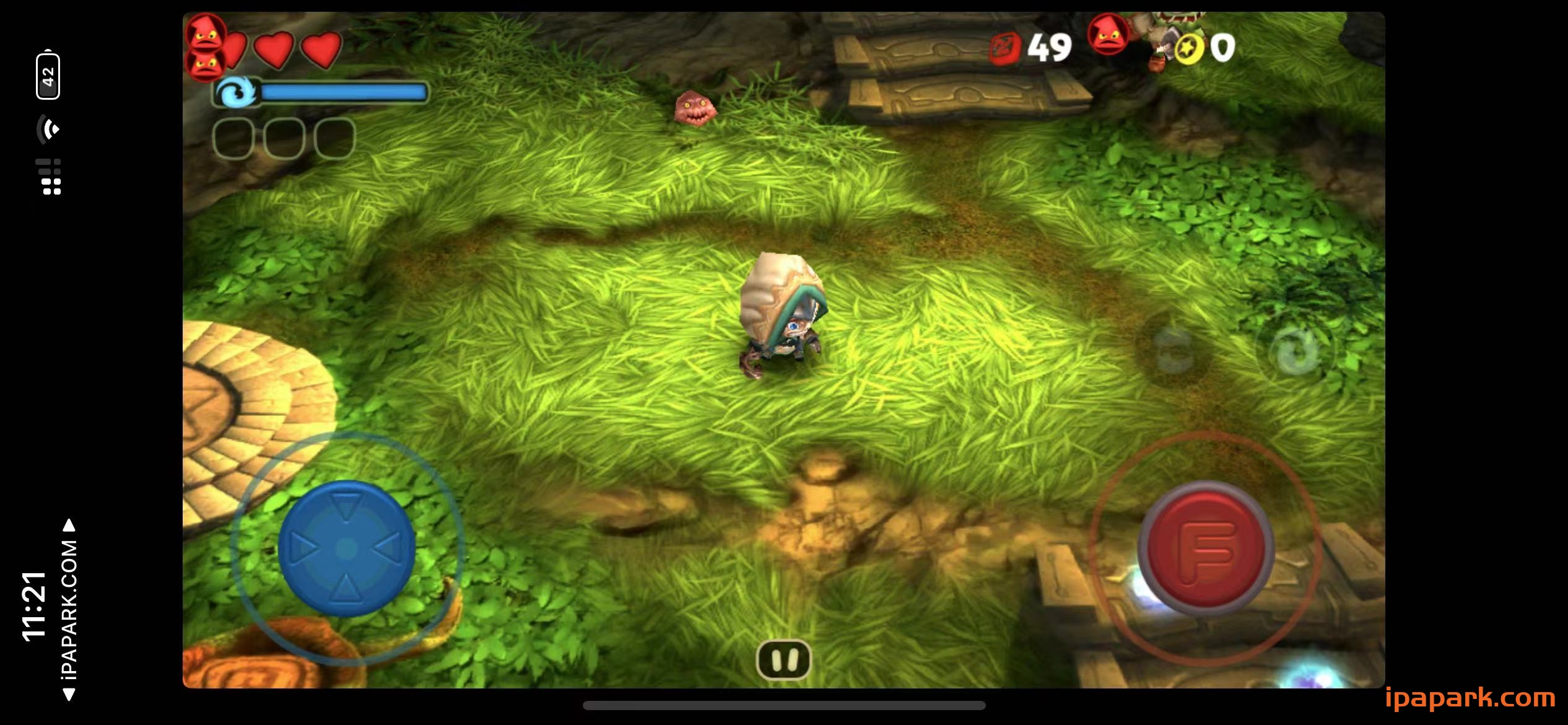Pause the game
Image resolution: width=1568 pixels, height=725 pixels.
pyautogui.click(x=783, y=659)
